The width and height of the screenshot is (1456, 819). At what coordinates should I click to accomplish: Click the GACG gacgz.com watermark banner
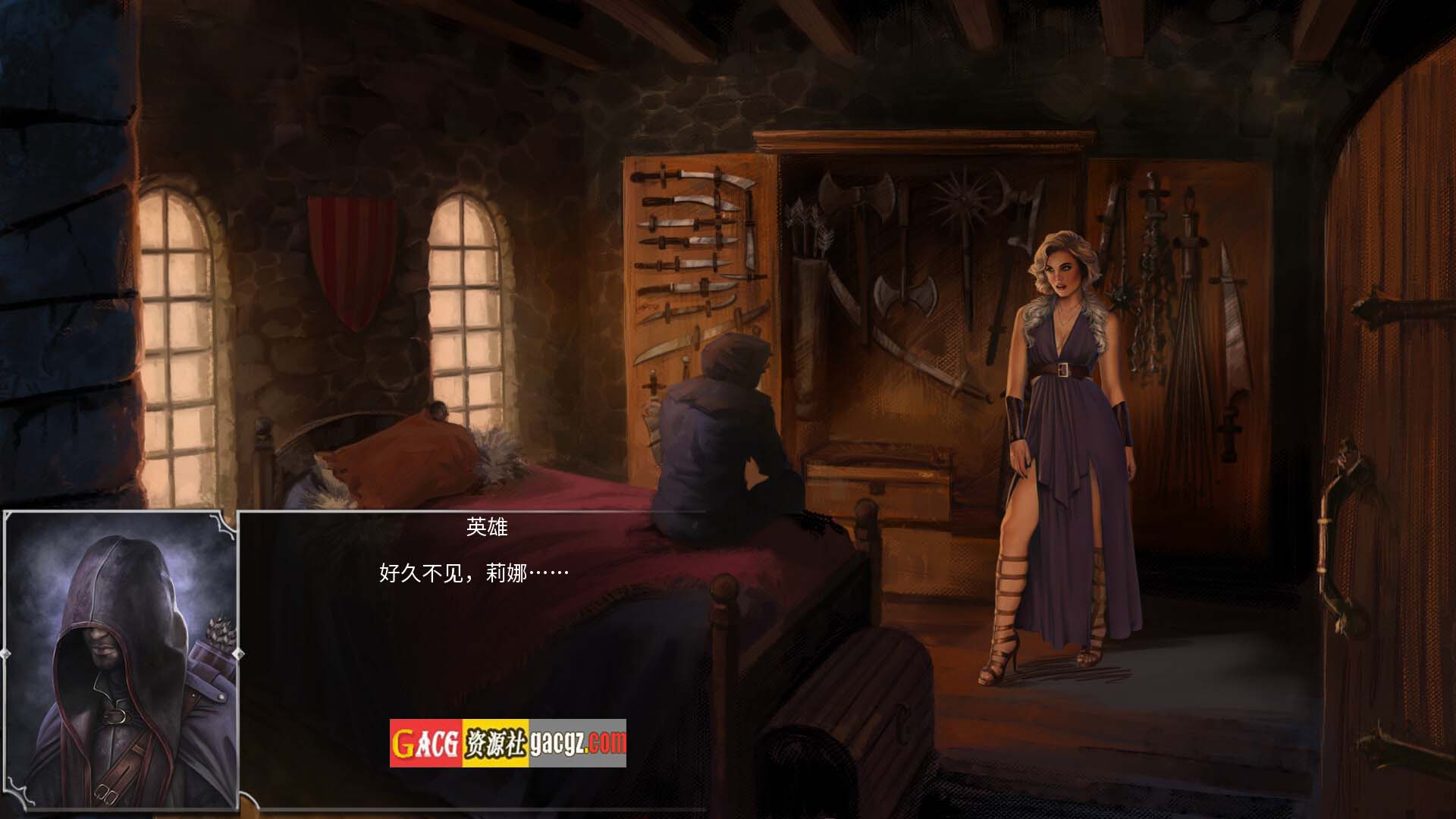pyautogui.click(x=508, y=743)
